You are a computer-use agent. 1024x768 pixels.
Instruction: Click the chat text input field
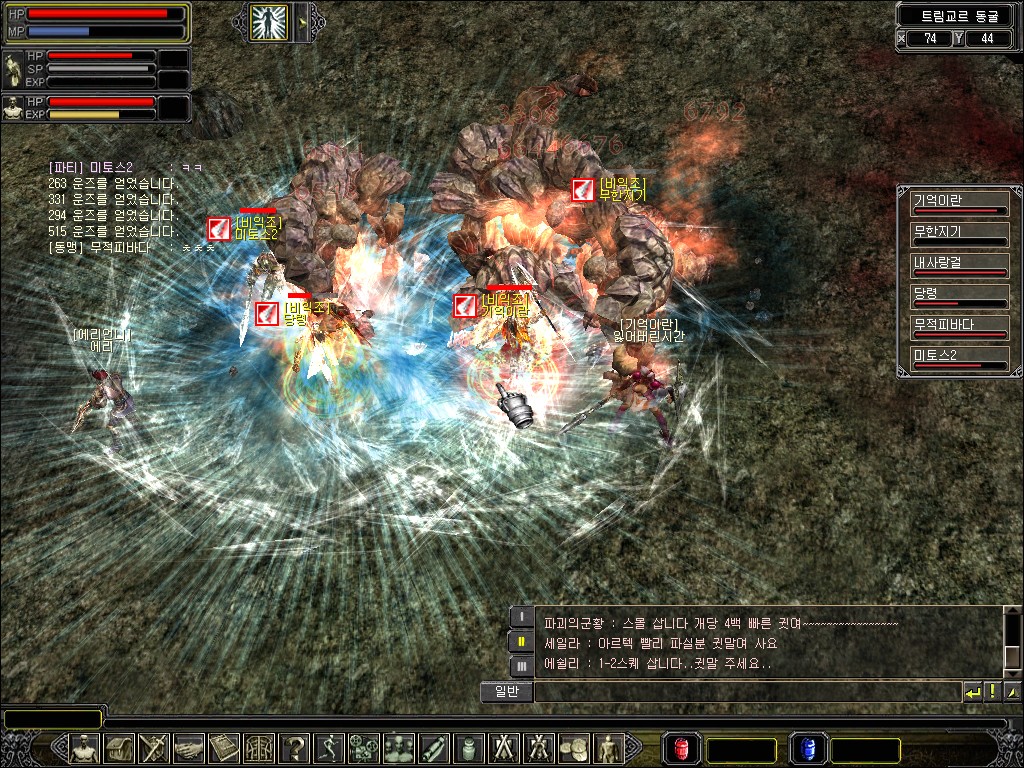click(x=746, y=691)
